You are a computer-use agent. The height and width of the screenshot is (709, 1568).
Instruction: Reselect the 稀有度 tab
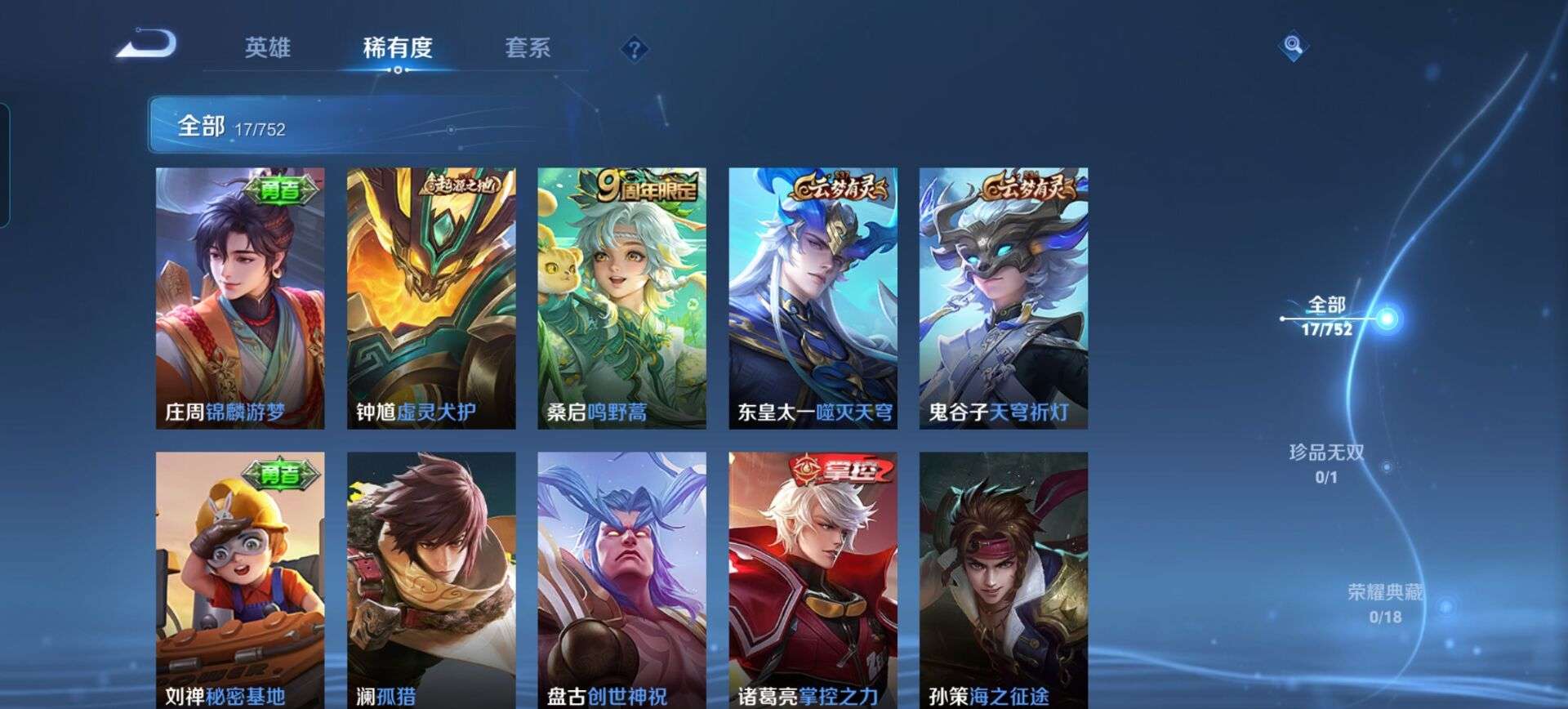pyautogui.click(x=398, y=47)
